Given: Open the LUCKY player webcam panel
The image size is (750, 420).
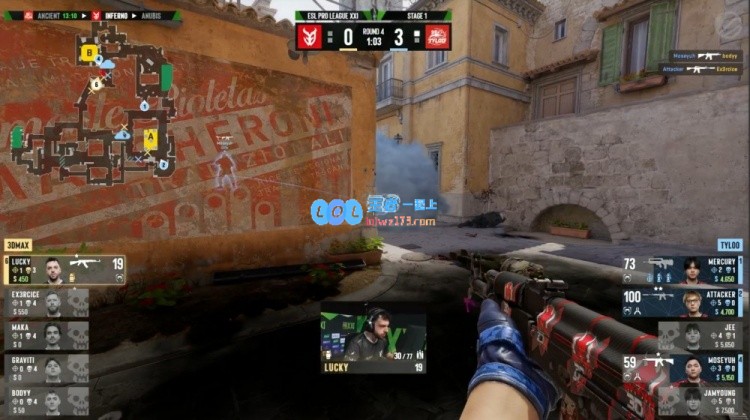Looking at the screenshot, I should [x=373, y=342].
